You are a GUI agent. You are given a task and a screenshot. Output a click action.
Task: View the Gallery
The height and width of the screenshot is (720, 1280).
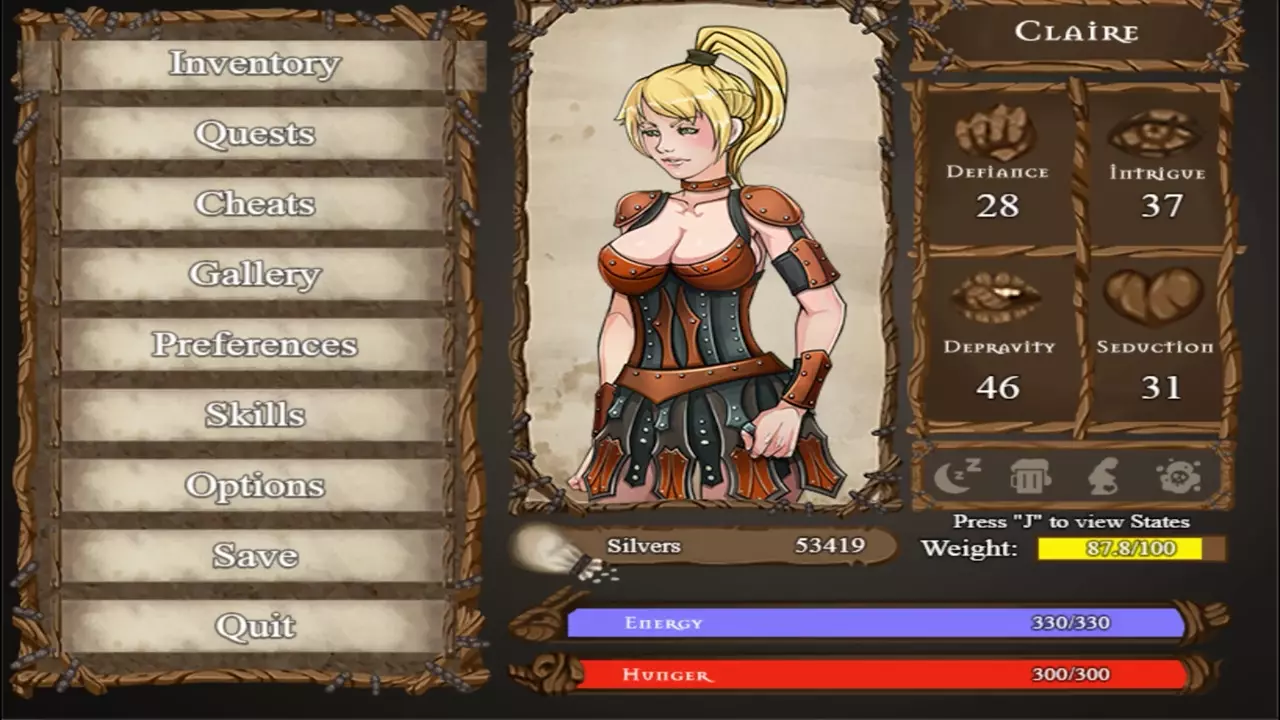254,274
